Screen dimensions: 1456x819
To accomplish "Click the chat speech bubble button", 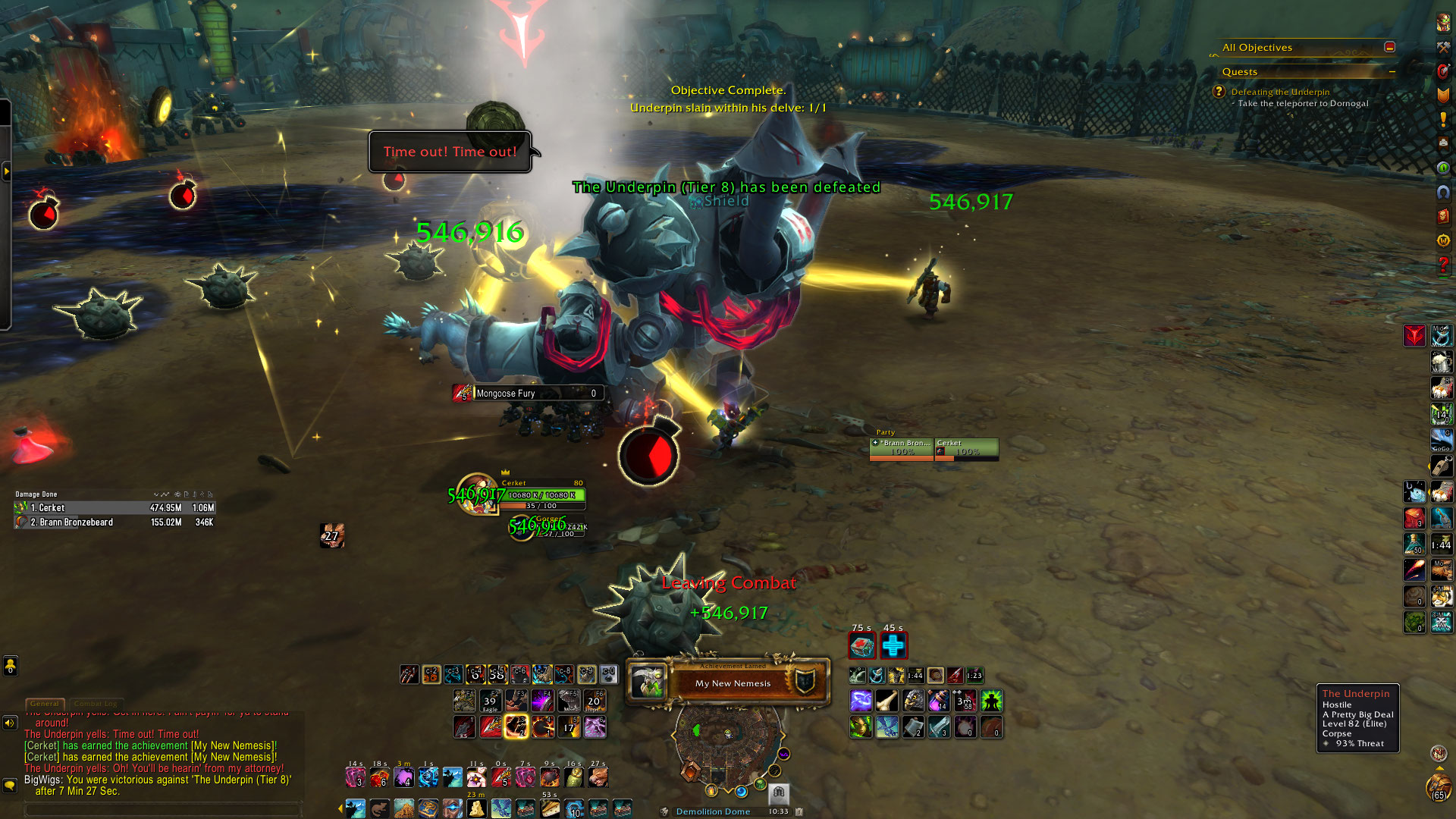I will [10, 785].
